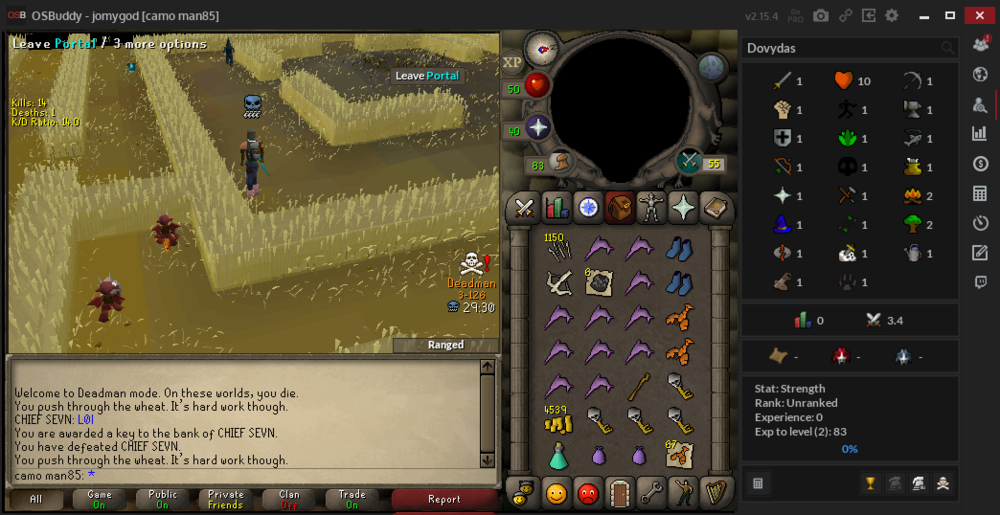Open the Settings wrench tab
The image size is (1000, 515).
tap(652, 492)
